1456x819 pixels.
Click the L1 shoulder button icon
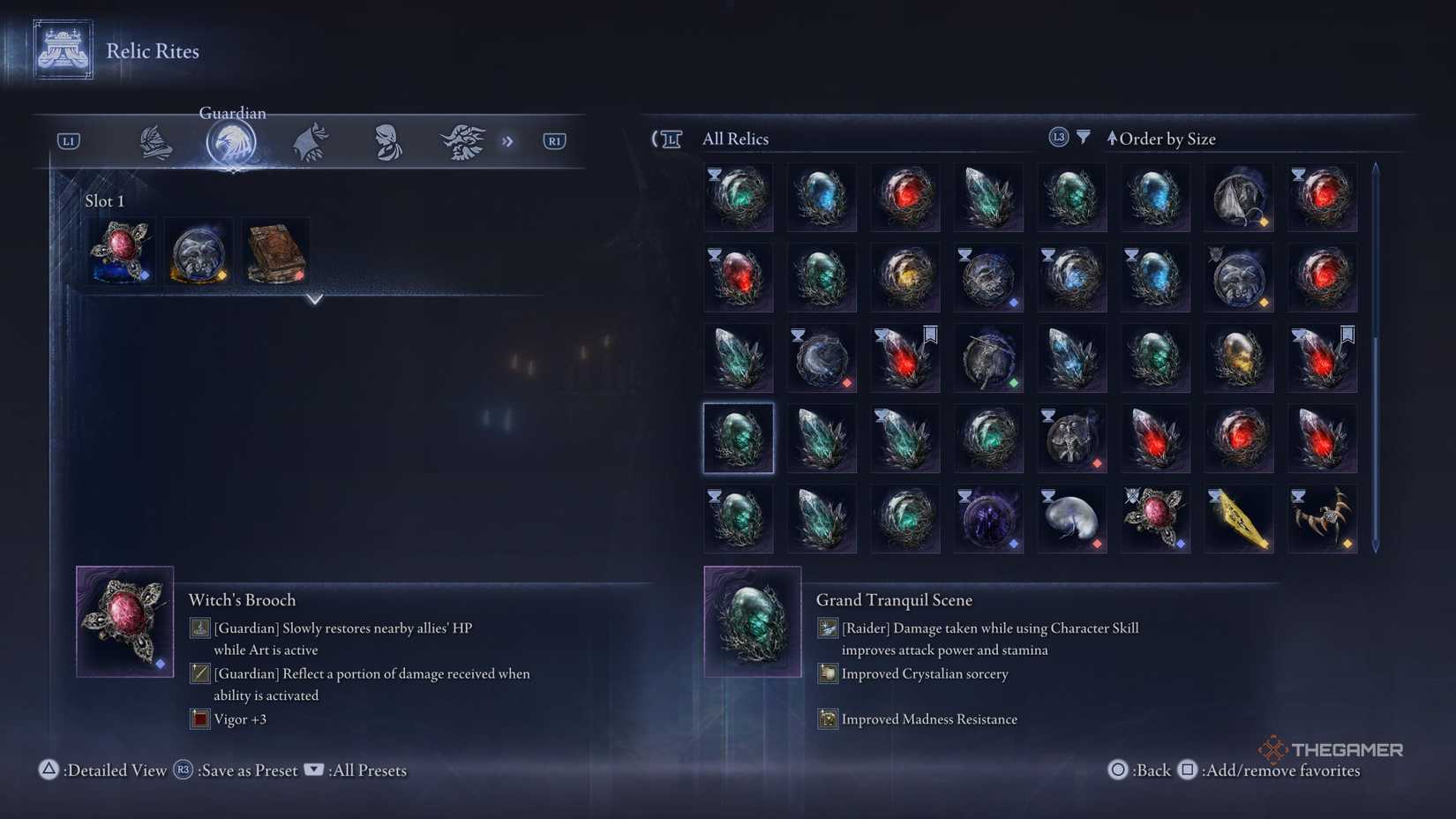pyautogui.click(x=67, y=140)
